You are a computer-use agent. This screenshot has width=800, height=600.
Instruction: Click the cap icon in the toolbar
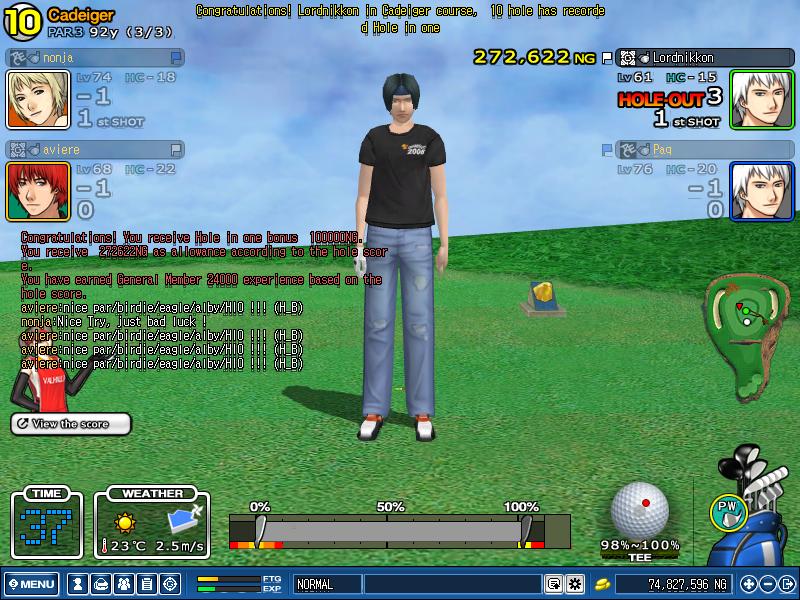pyautogui.click(x=101, y=584)
